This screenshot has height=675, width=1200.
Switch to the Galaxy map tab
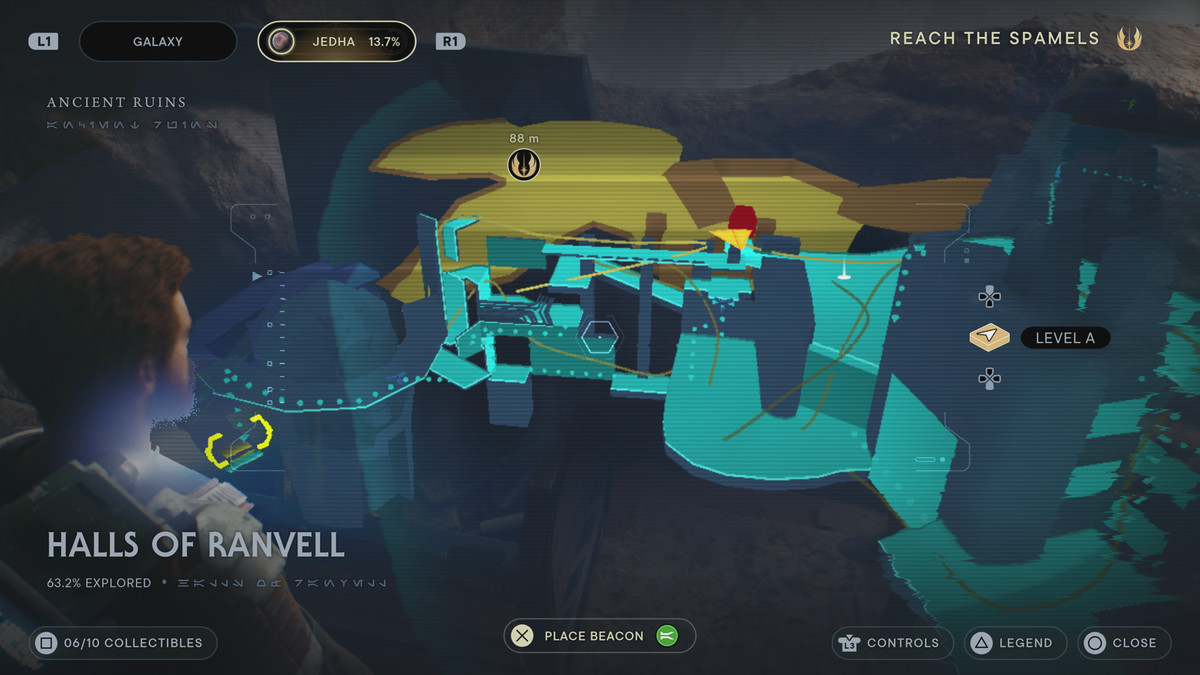pyautogui.click(x=157, y=42)
